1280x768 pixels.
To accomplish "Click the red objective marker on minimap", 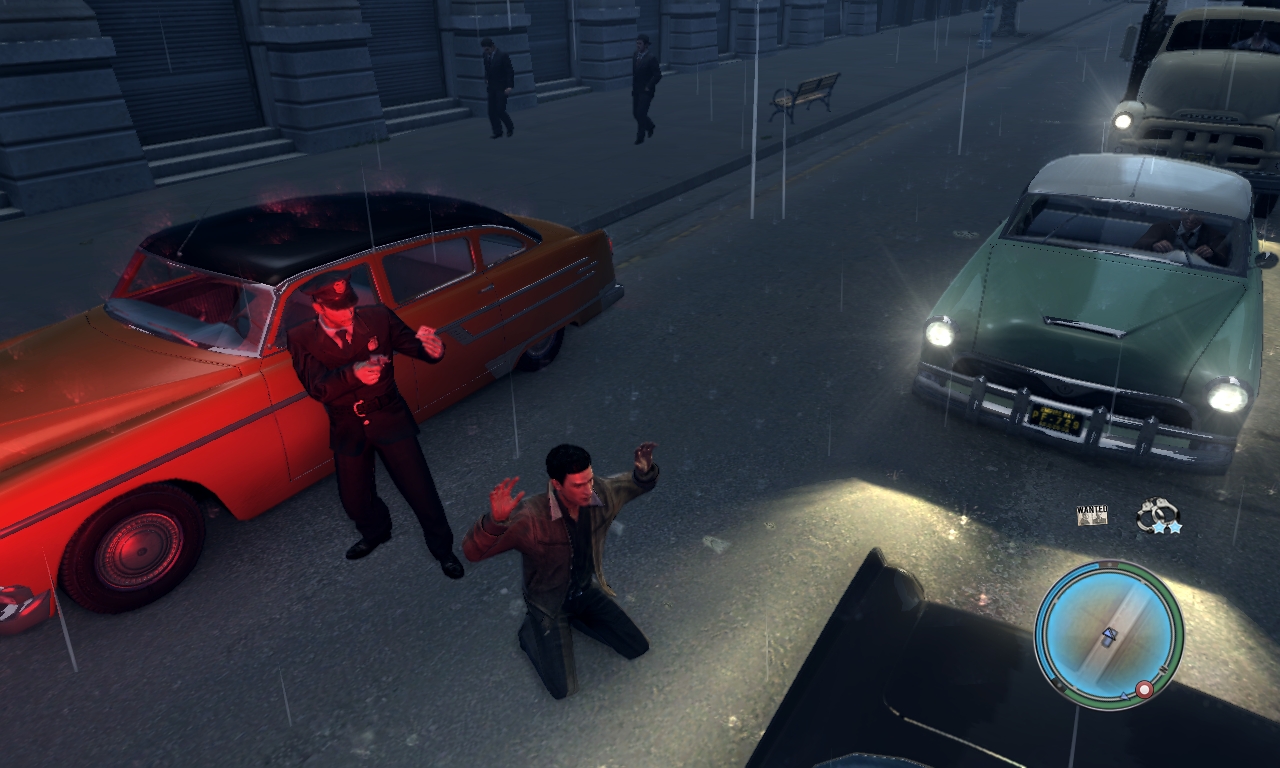I will click(1145, 689).
